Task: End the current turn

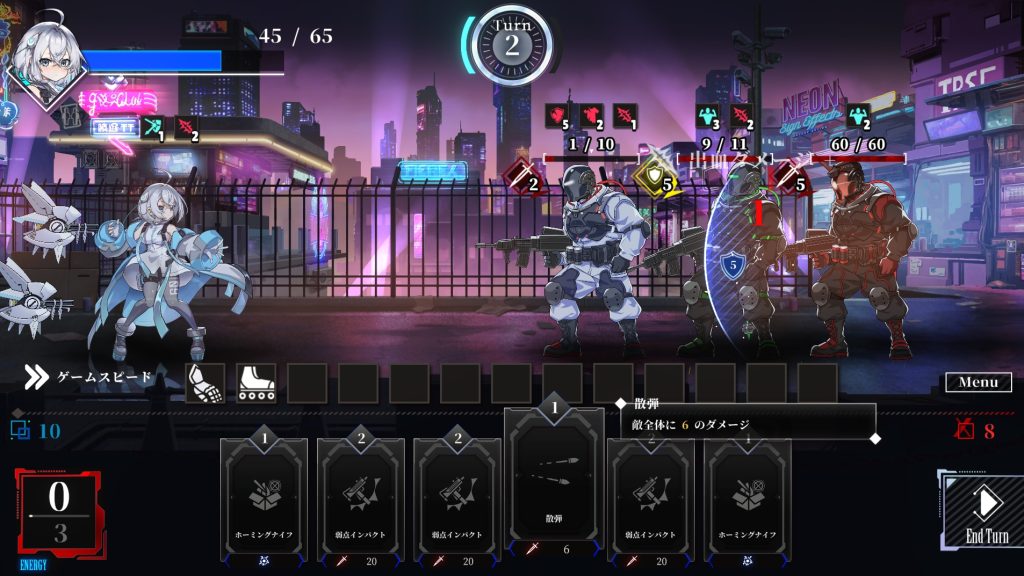Action: [x=985, y=512]
